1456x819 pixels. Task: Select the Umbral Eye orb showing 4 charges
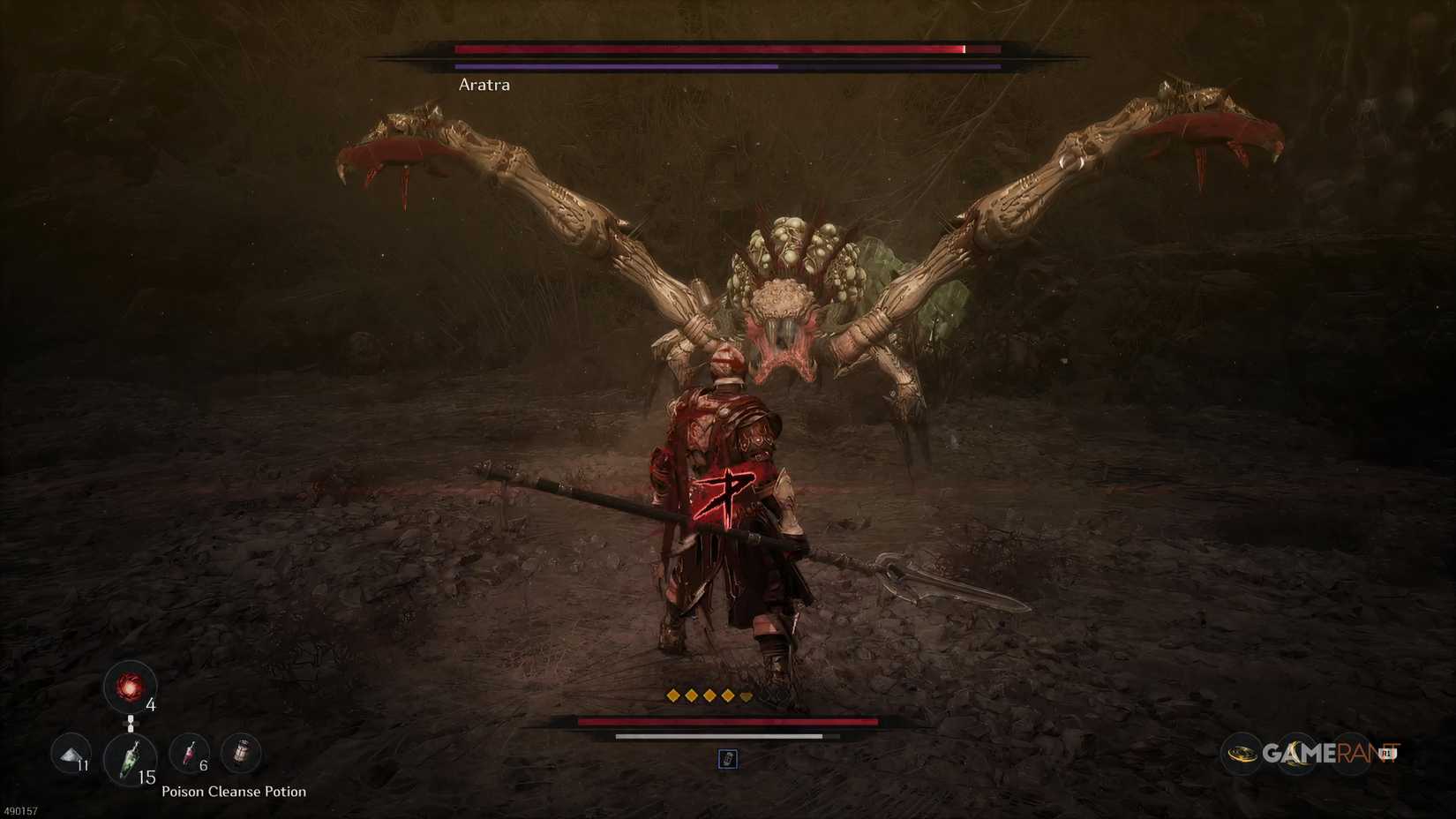pyautogui.click(x=131, y=688)
